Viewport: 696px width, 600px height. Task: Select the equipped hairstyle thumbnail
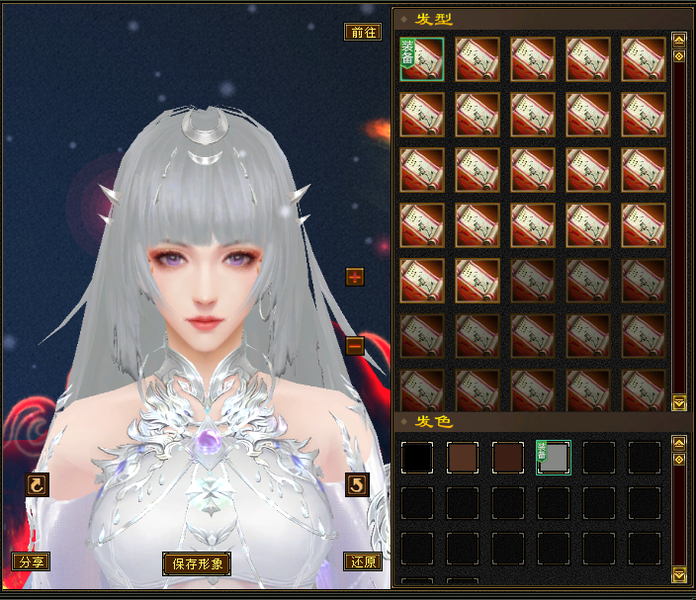point(422,59)
